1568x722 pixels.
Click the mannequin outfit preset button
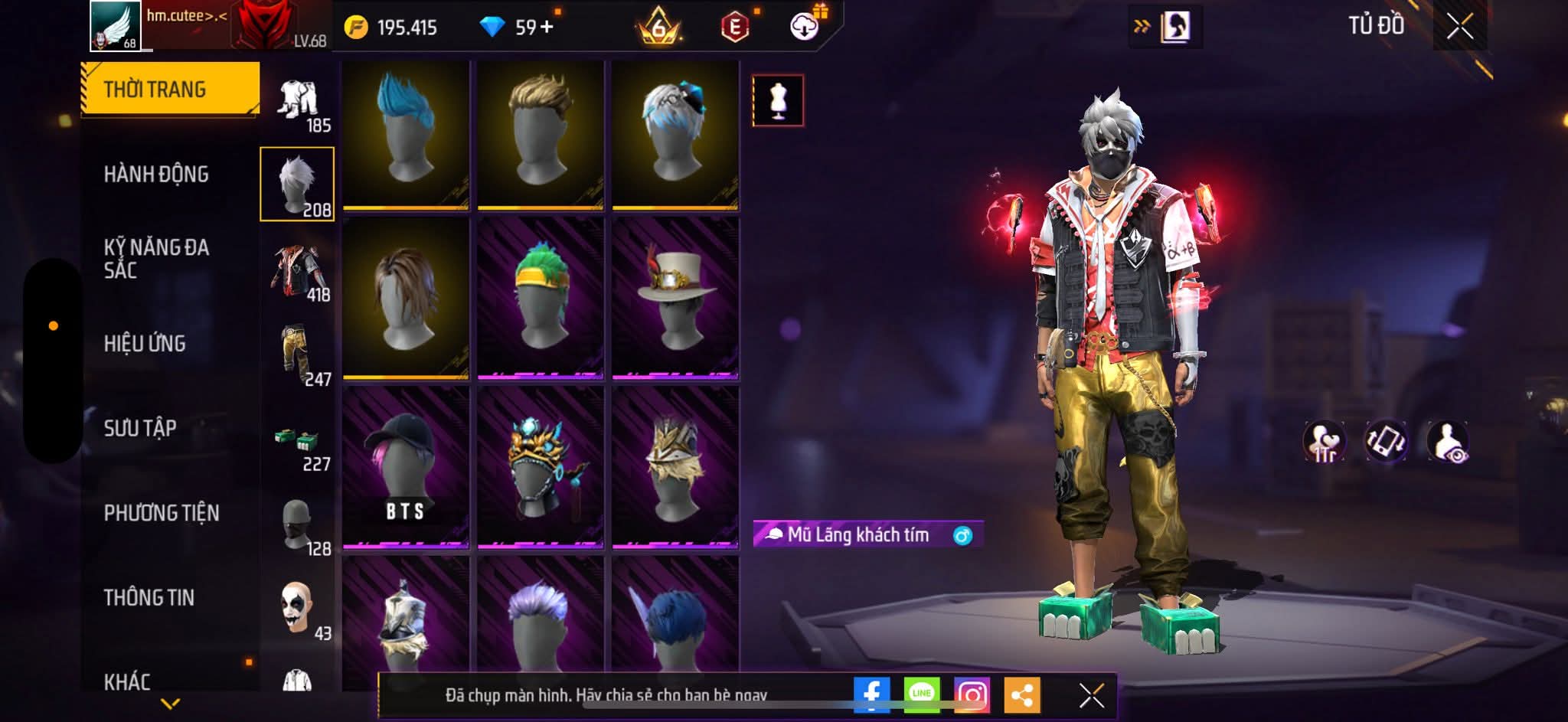coord(778,100)
